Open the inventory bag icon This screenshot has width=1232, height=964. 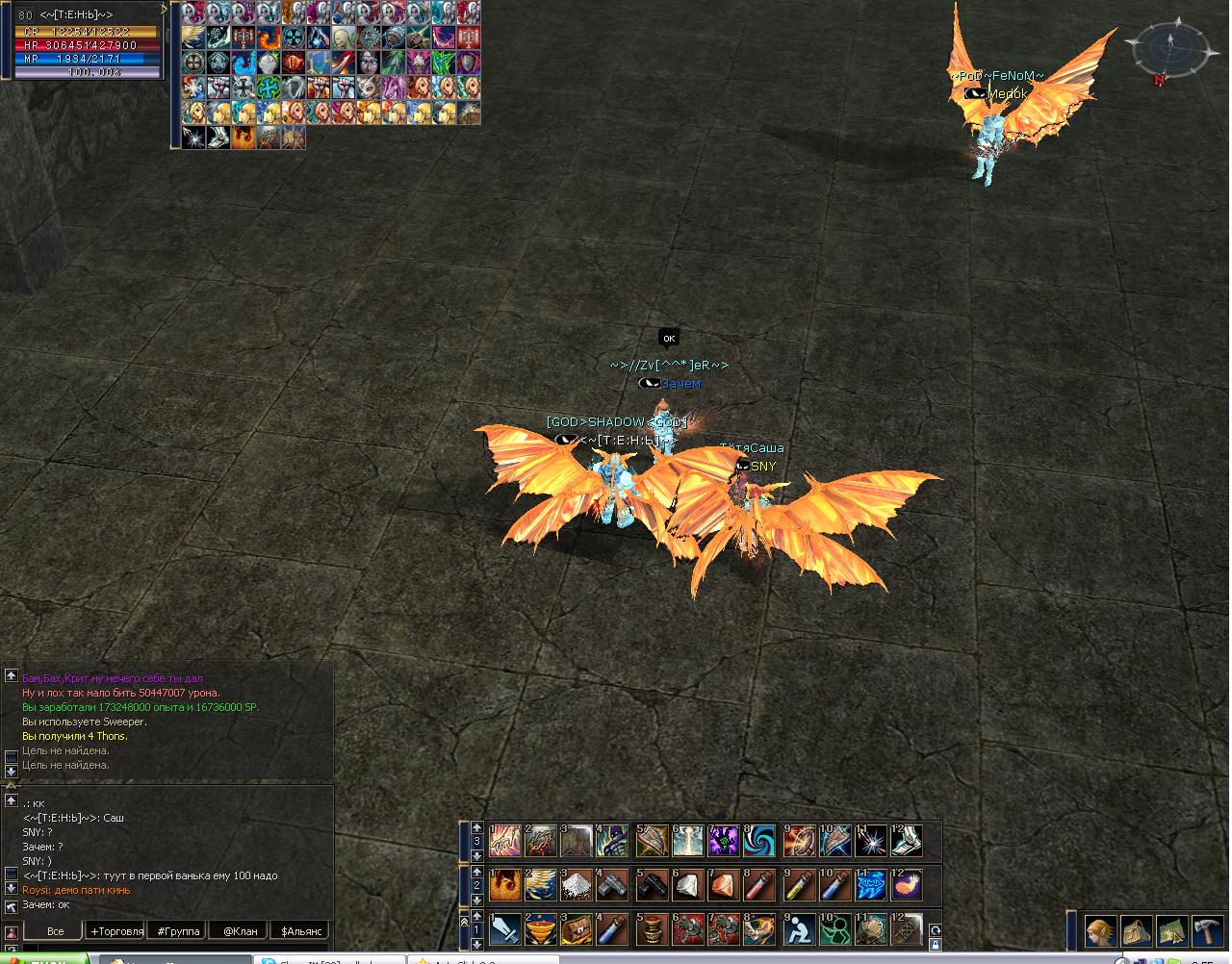1138,931
